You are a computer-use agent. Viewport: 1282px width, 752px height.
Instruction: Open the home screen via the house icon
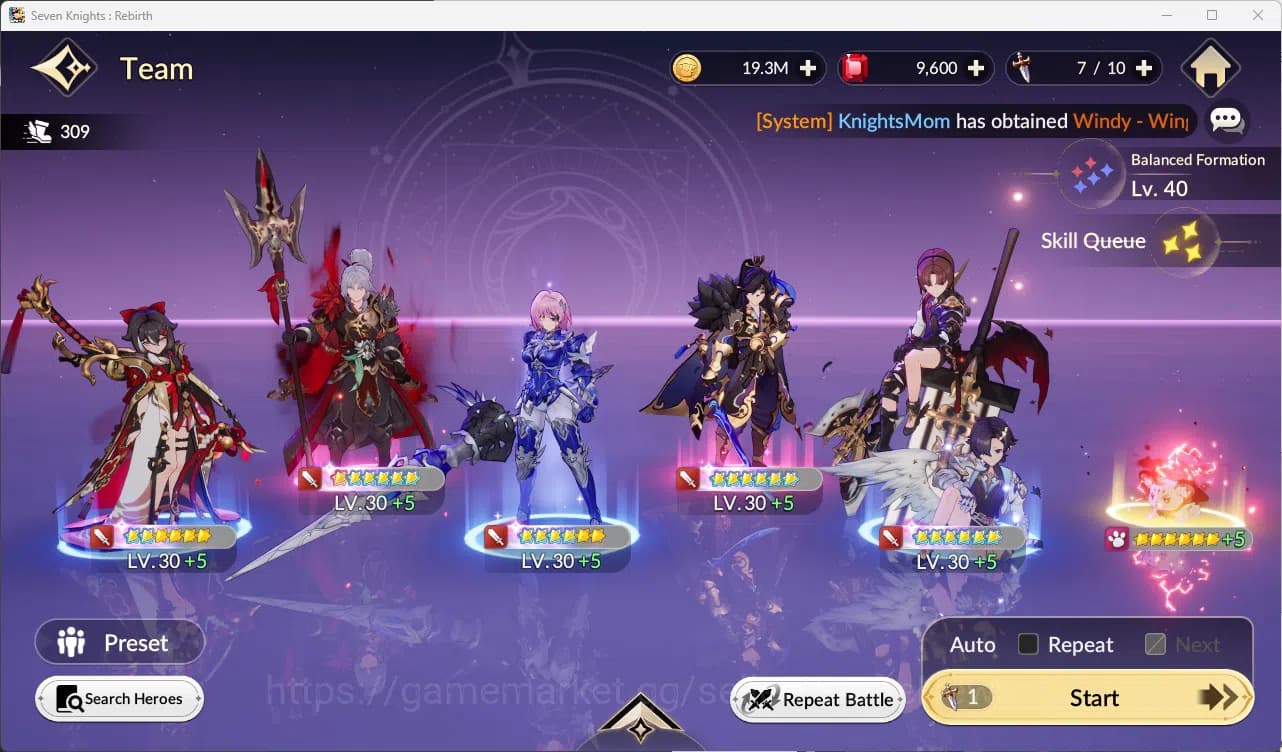tap(1211, 68)
